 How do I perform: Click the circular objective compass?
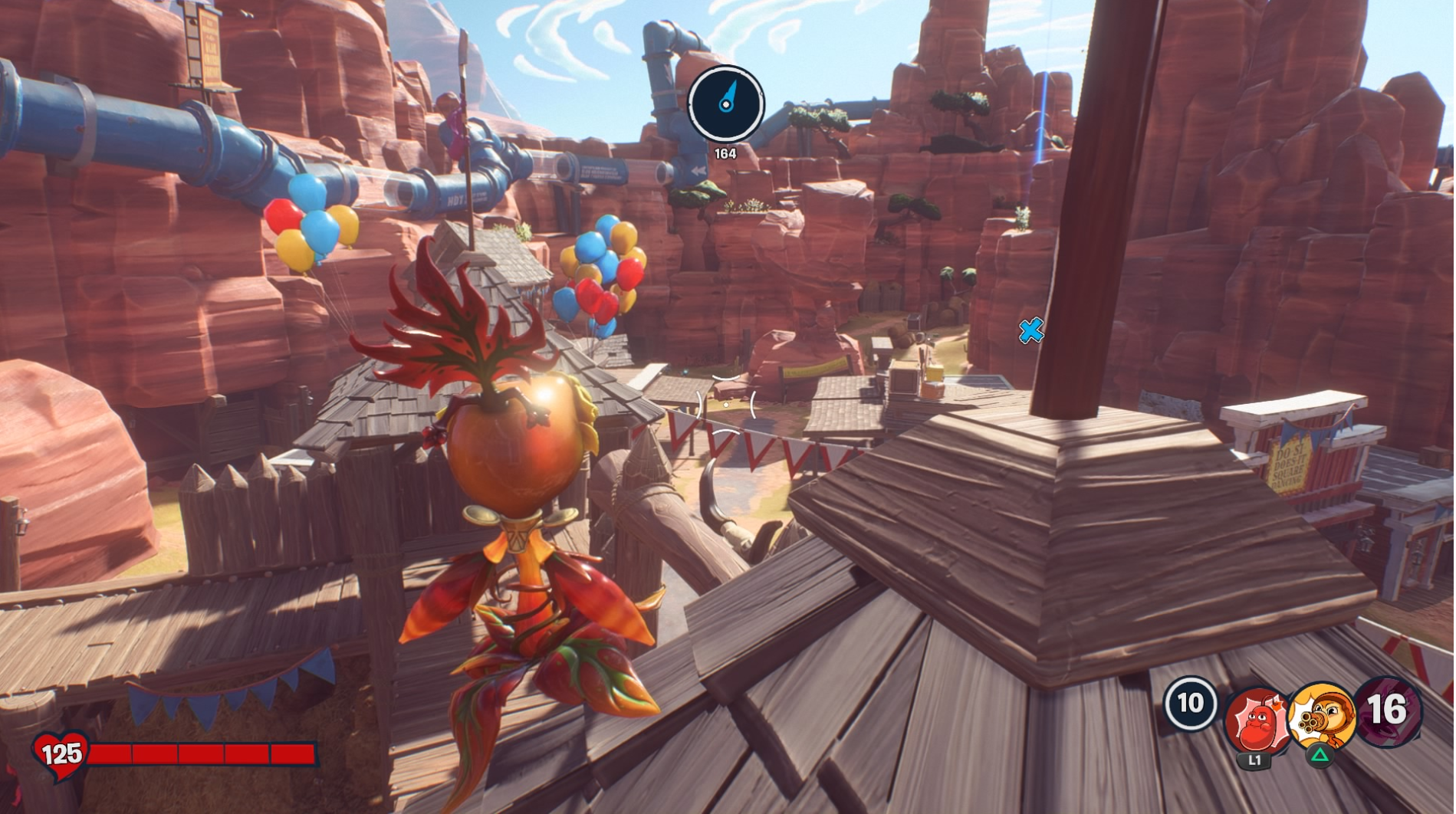725,103
